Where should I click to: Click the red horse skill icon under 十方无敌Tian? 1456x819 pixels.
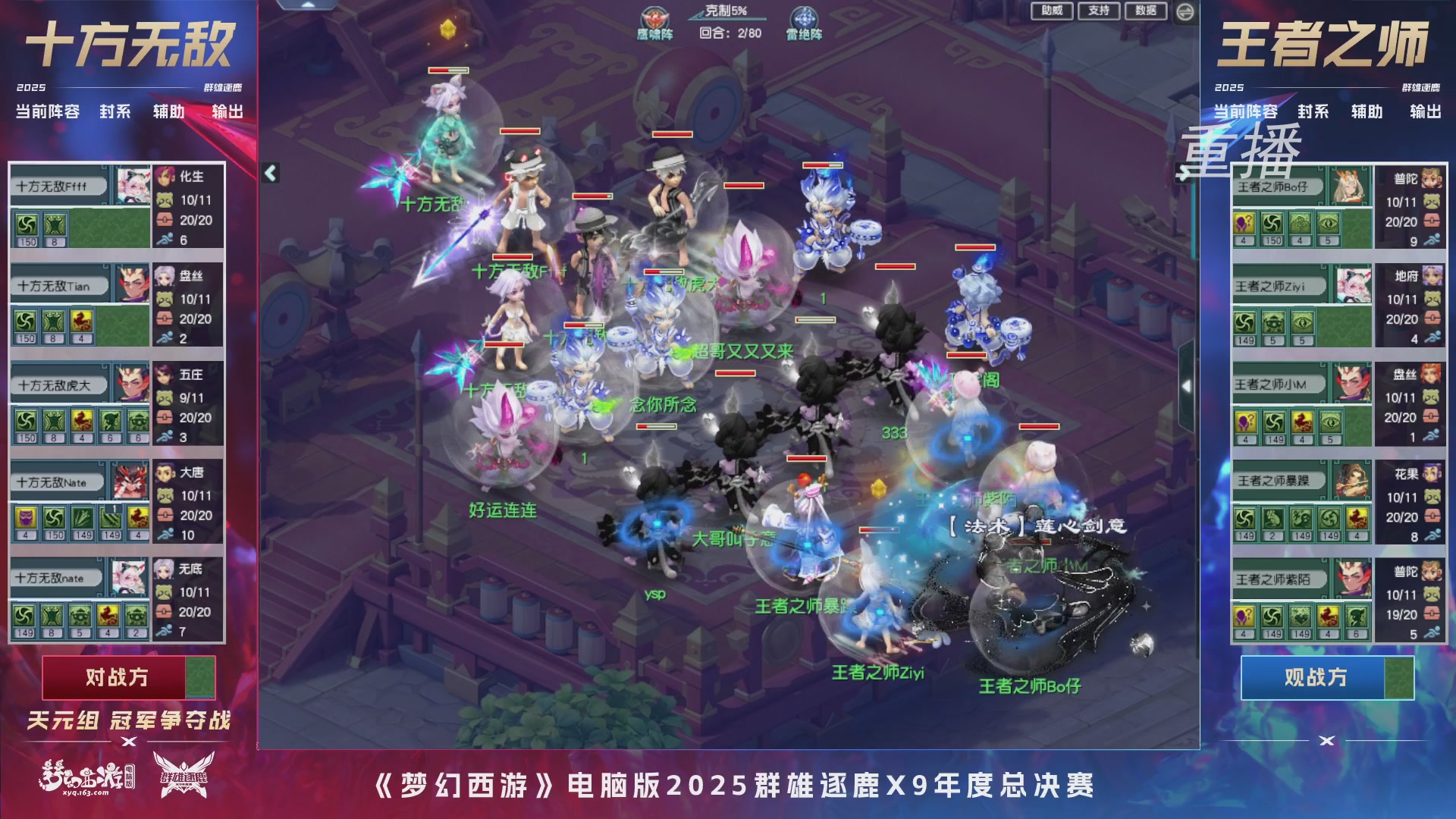82,322
